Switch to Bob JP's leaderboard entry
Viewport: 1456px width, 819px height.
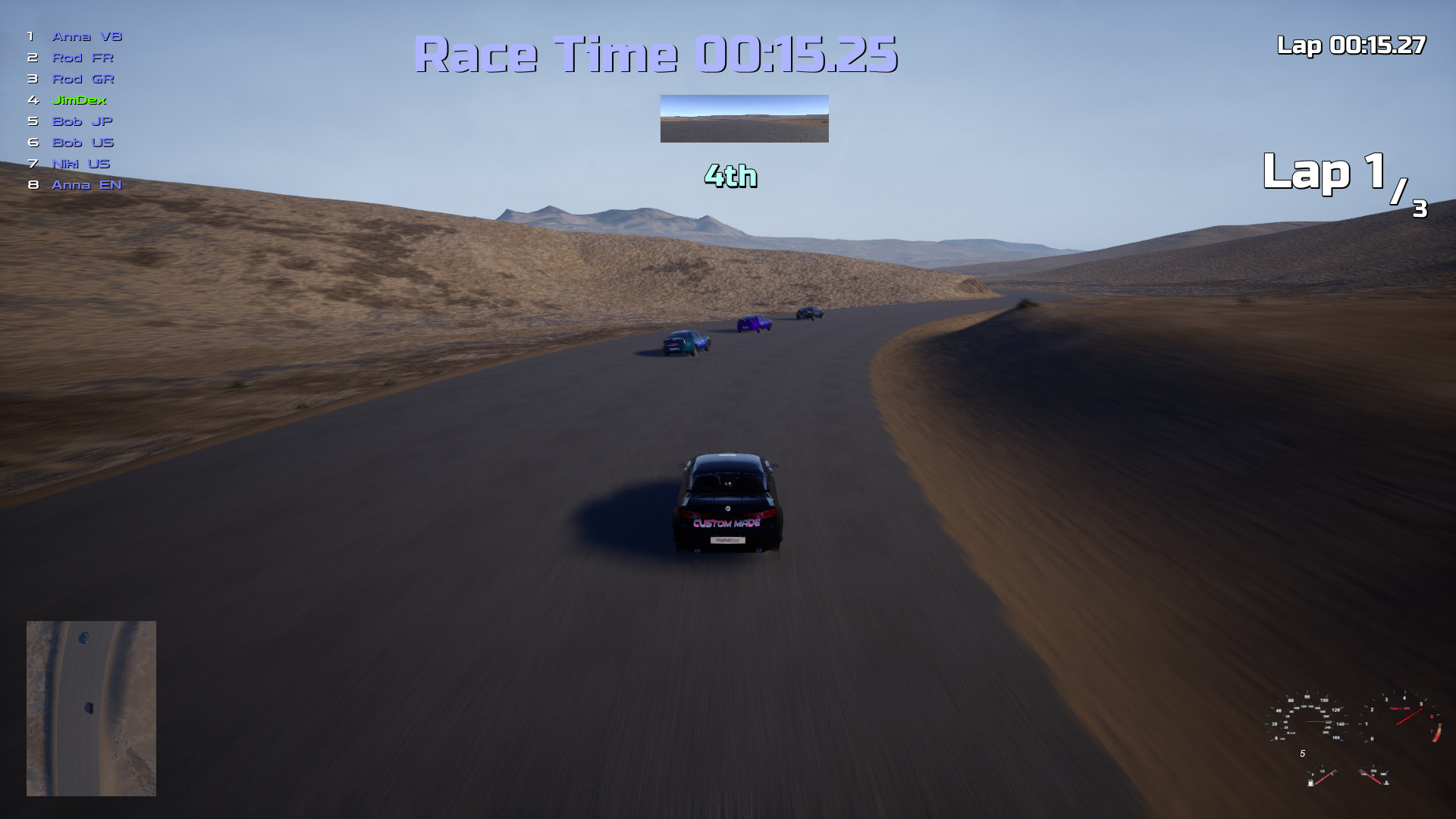(81, 121)
